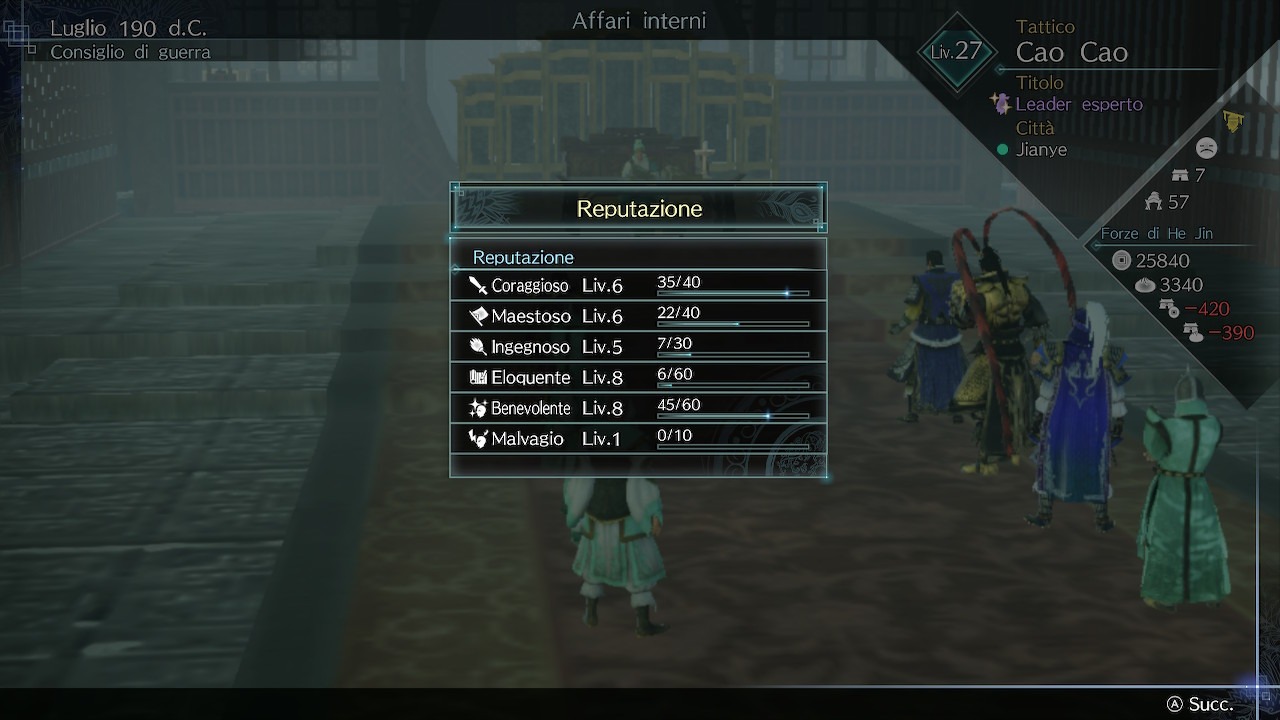
Task: Choose the Maestoso reputation row
Action: point(638,316)
